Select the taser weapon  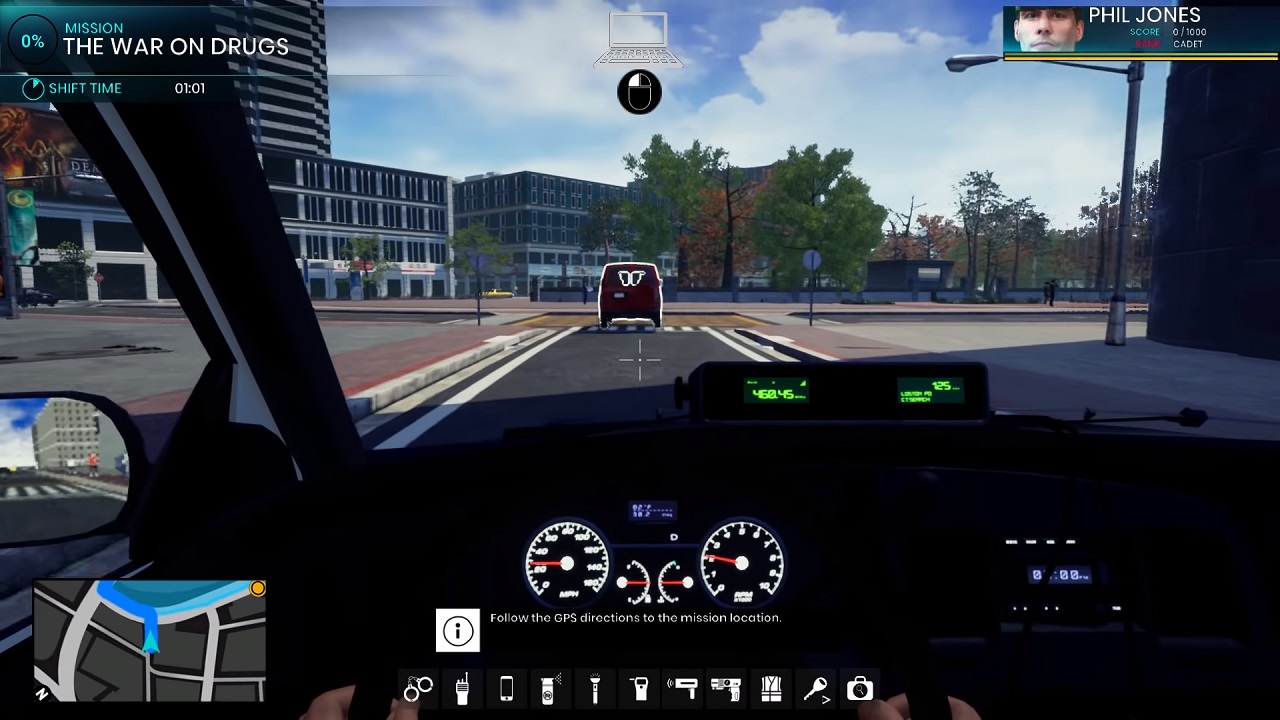click(x=726, y=688)
